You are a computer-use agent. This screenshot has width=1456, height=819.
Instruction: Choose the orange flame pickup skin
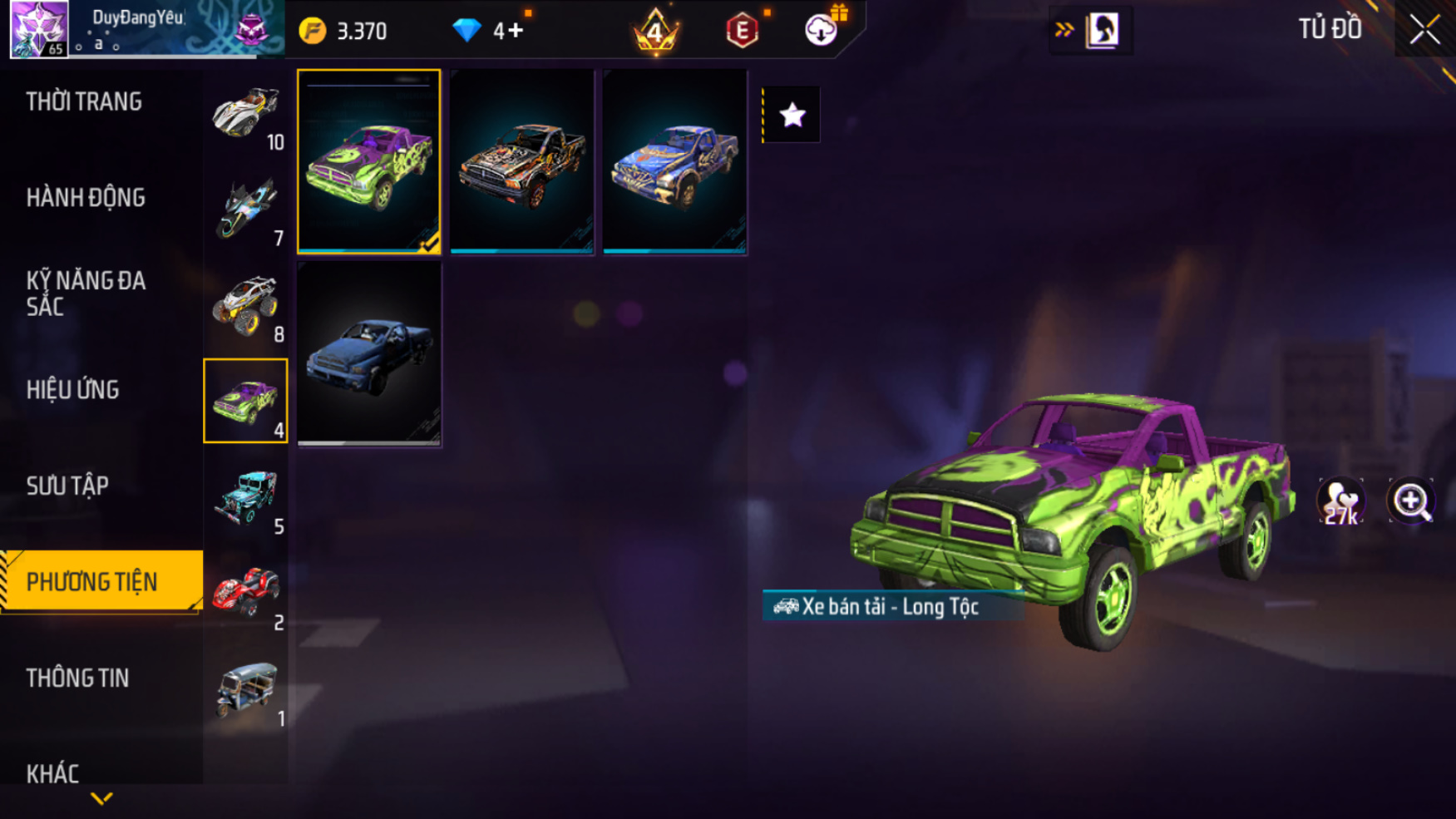[x=522, y=161]
